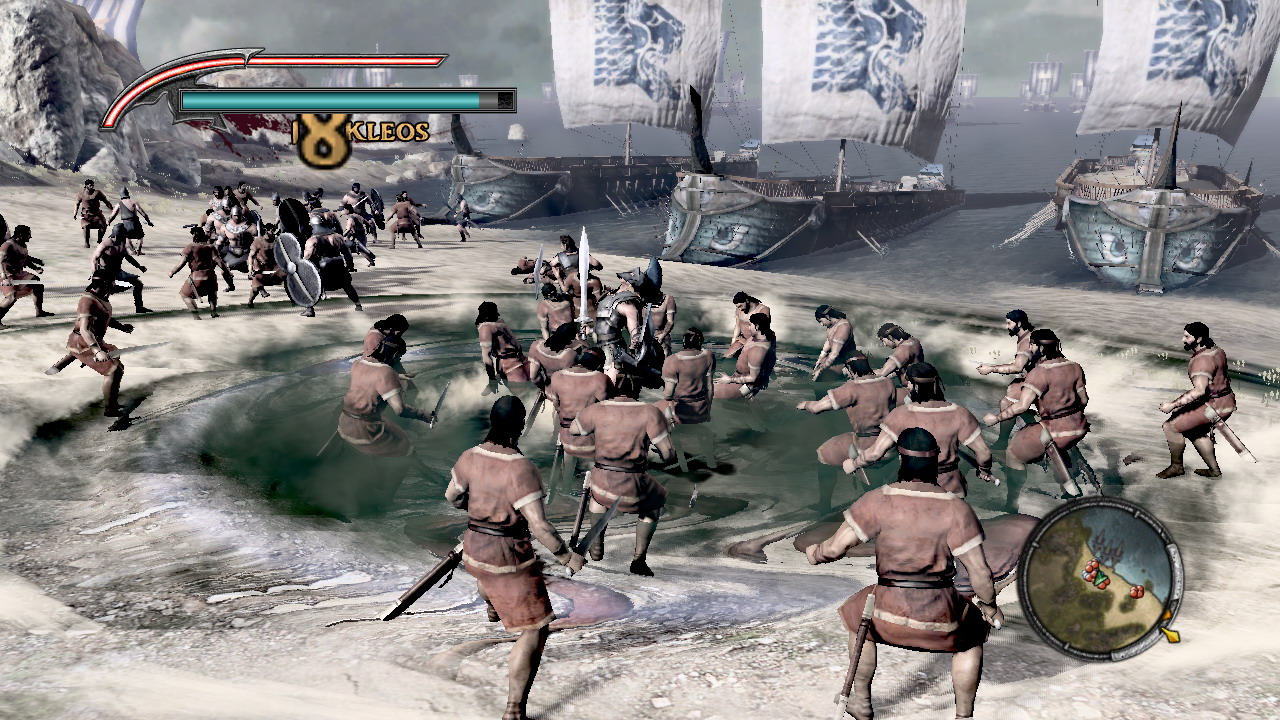This screenshot has height=720, width=1280.
Task: Click the trireme markers drawn on the minimap coast
Action: [1106, 546]
